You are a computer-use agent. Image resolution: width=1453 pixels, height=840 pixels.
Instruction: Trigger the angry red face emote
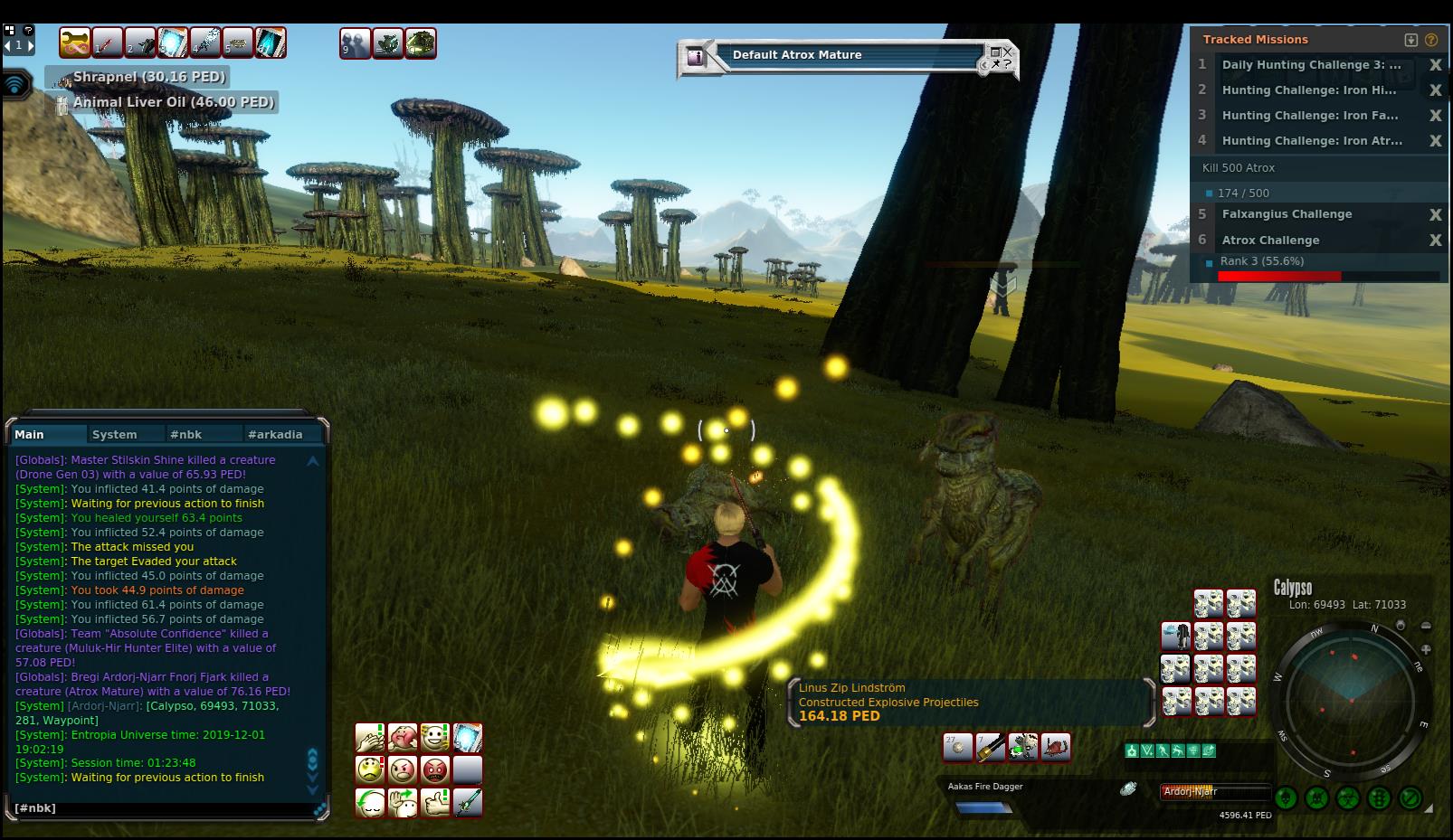(435, 770)
